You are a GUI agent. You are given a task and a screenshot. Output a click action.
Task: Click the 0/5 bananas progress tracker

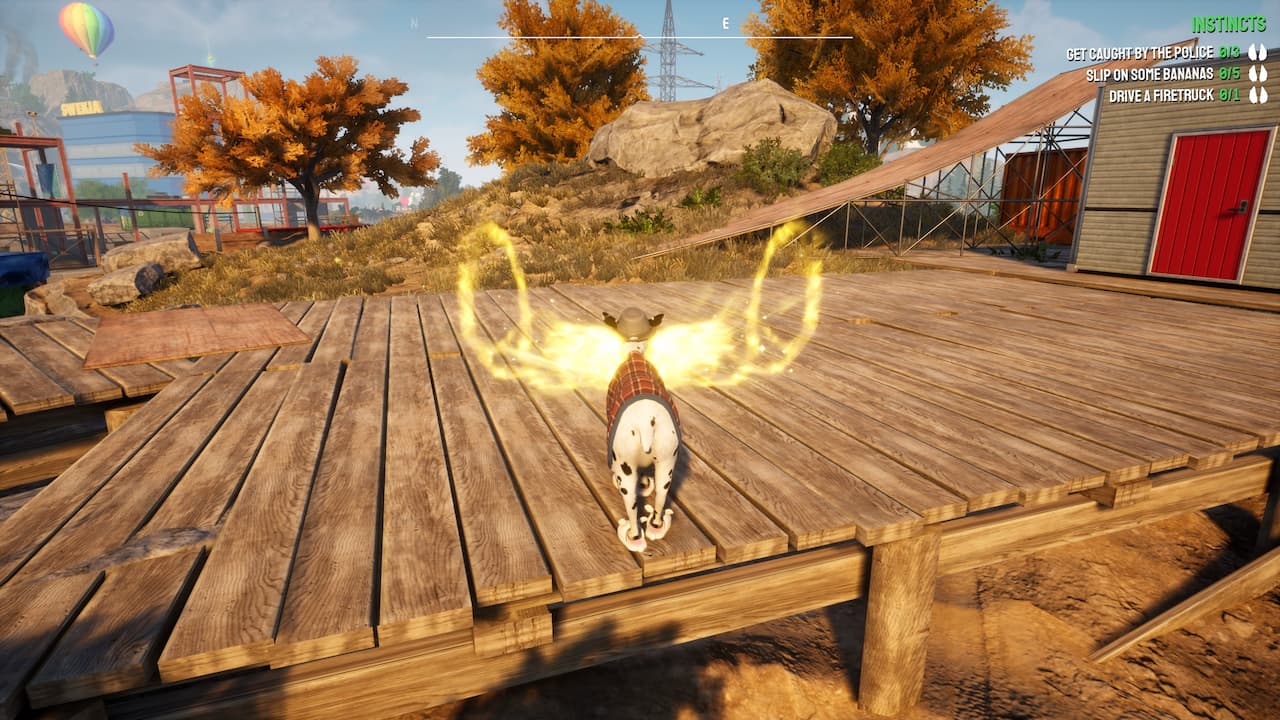pyautogui.click(x=1228, y=74)
